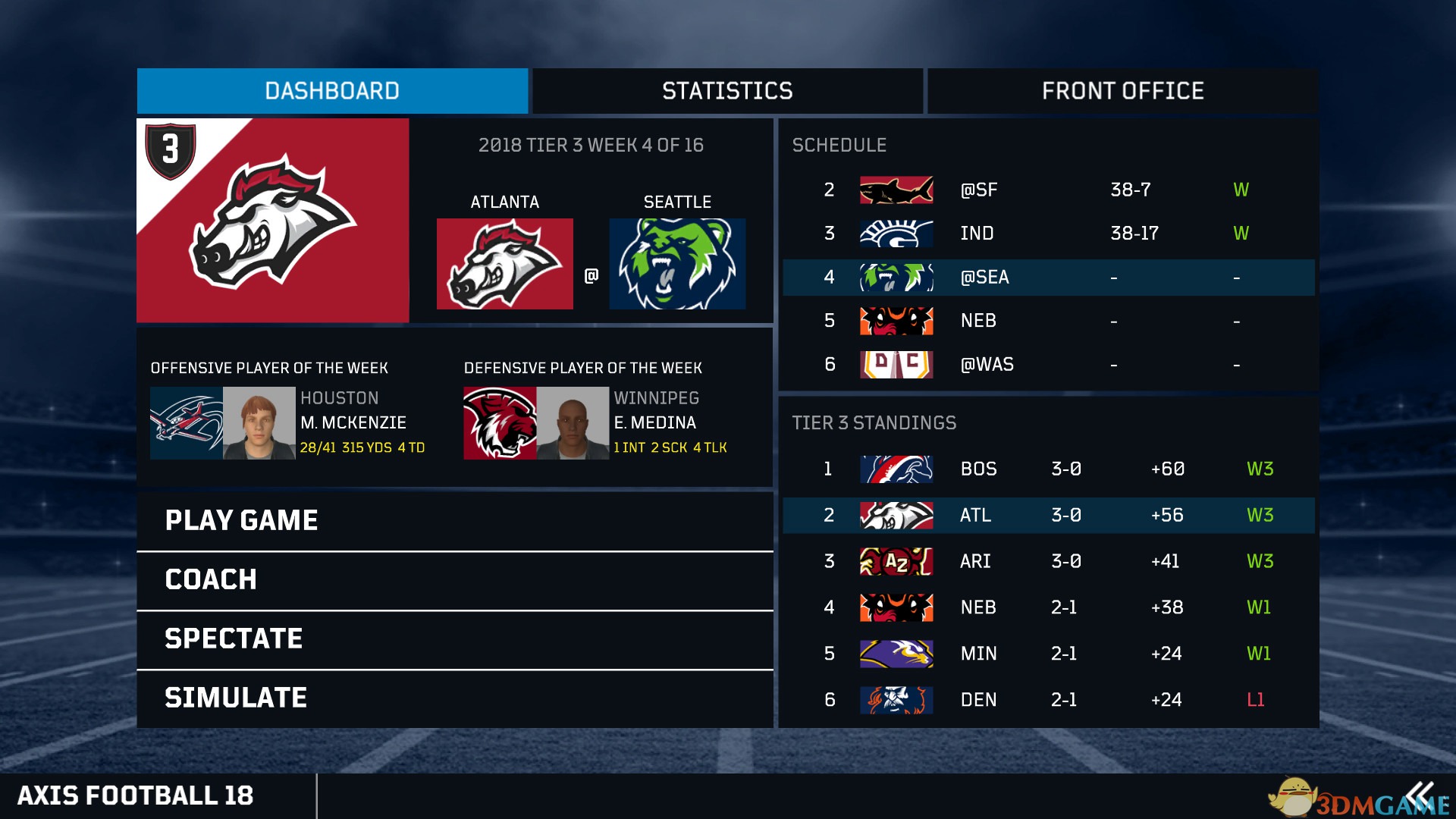
Task: Highlight ATL row in the standings
Action: 1048,516
